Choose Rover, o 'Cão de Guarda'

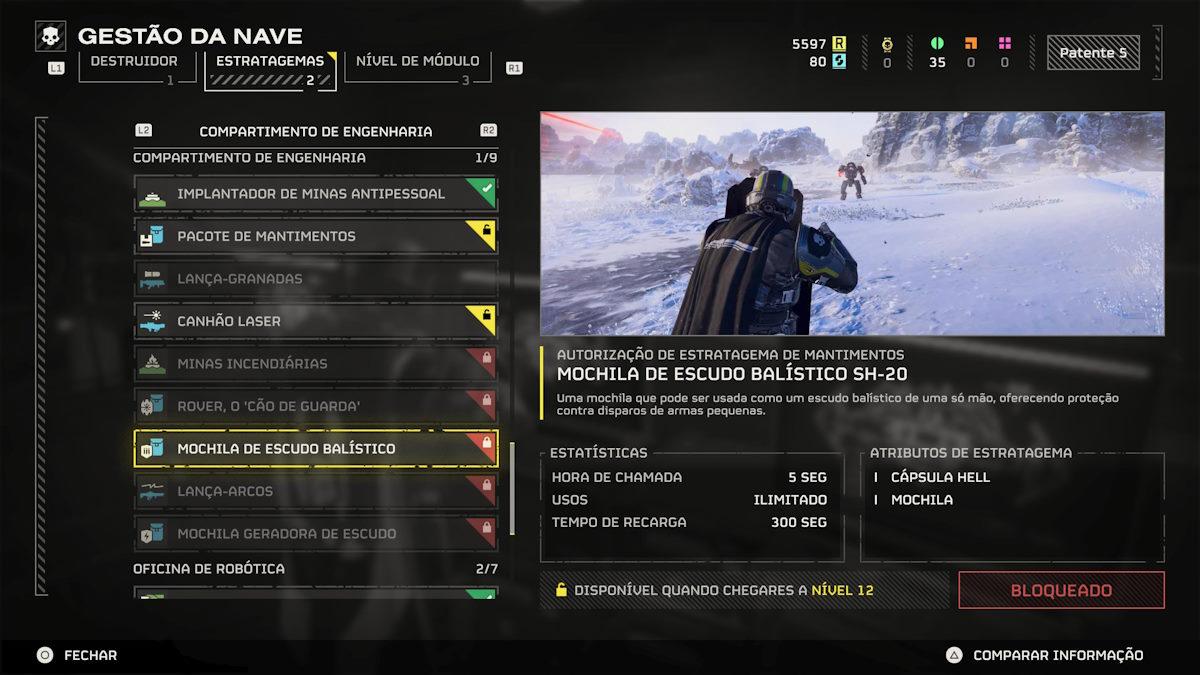tap(315, 406)
